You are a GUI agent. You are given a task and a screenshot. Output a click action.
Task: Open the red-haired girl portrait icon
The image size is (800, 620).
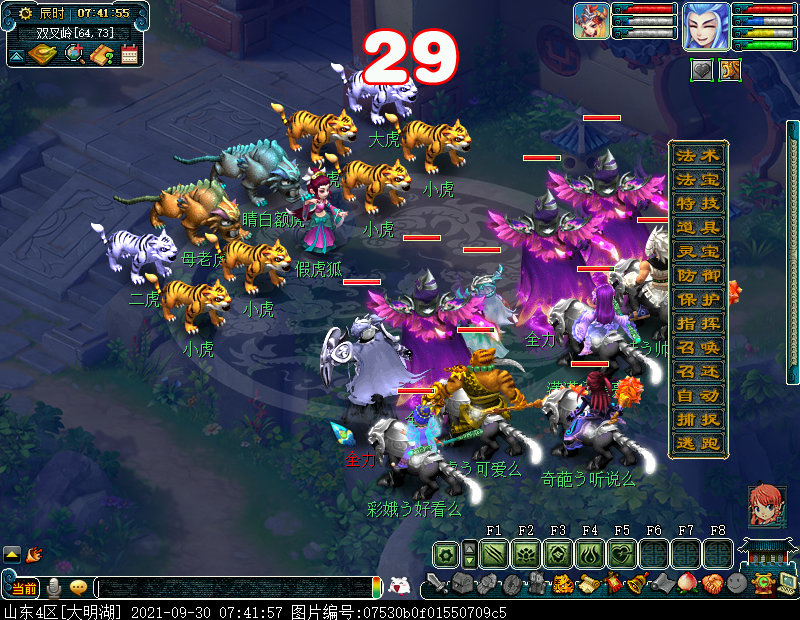pyautogui.click(x=767, y=506)
